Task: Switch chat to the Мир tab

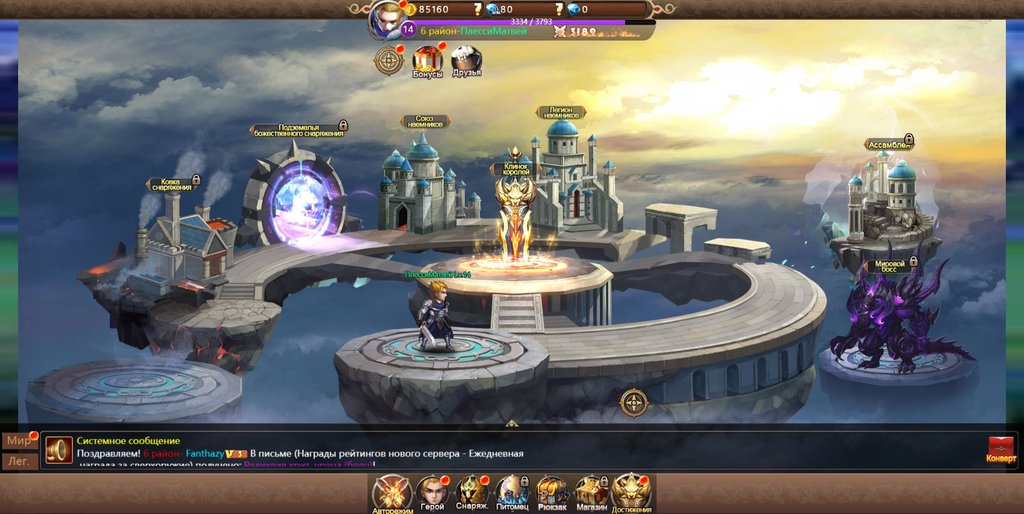Action: (17, 441)
